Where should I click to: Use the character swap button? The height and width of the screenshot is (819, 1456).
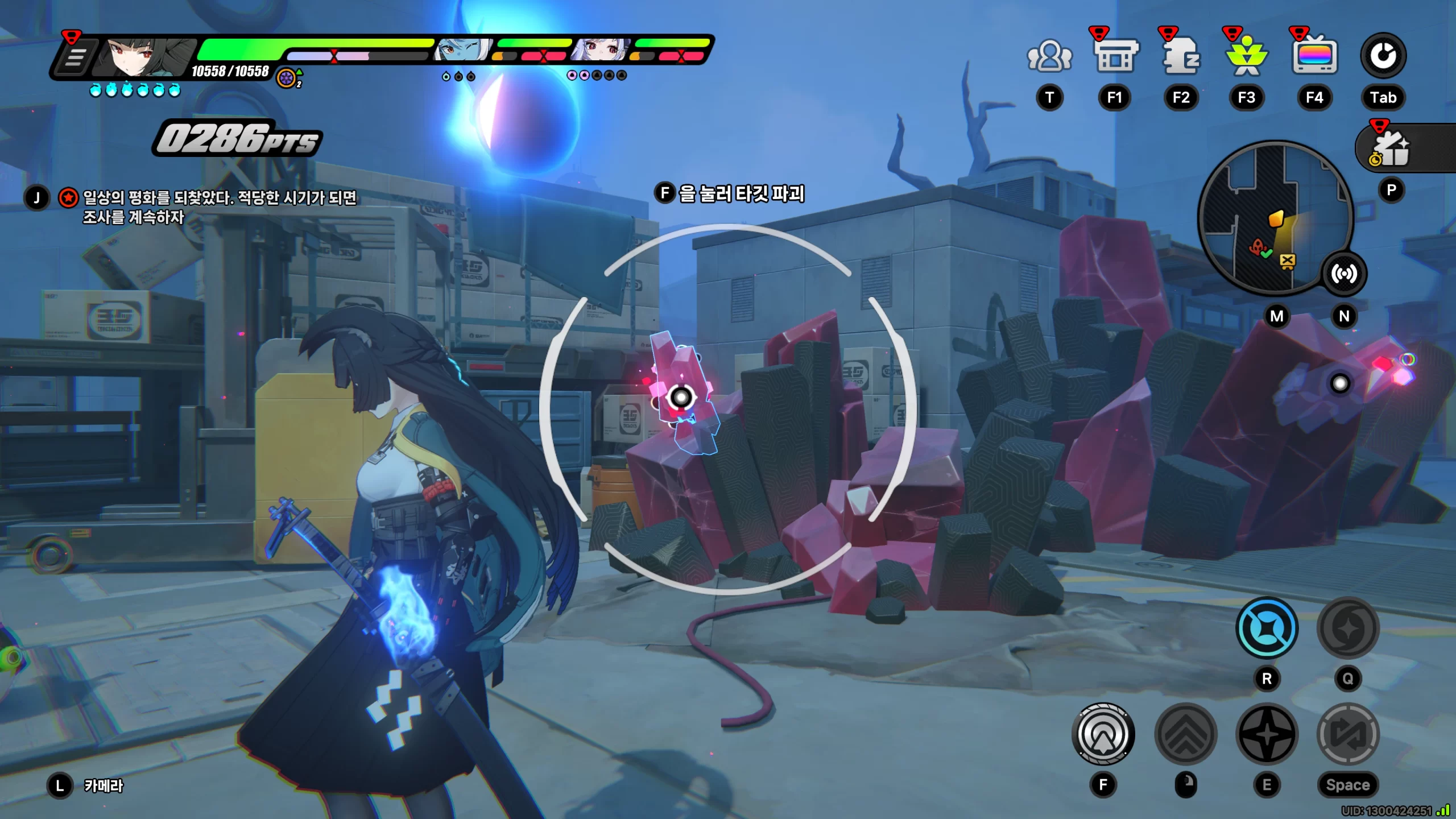pyautogui.click(x=1348, y=734)
